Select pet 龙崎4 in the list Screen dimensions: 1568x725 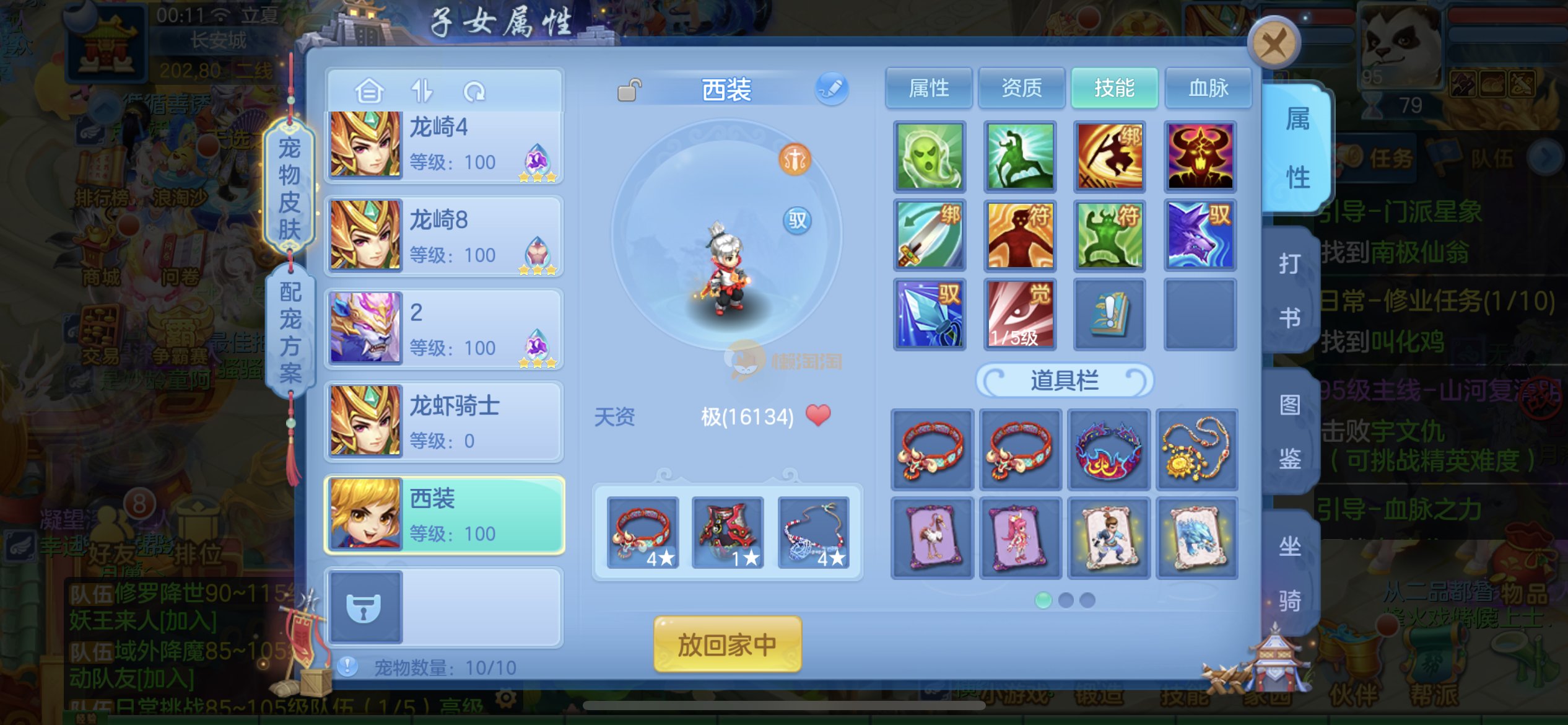click(x=444, y=146)
